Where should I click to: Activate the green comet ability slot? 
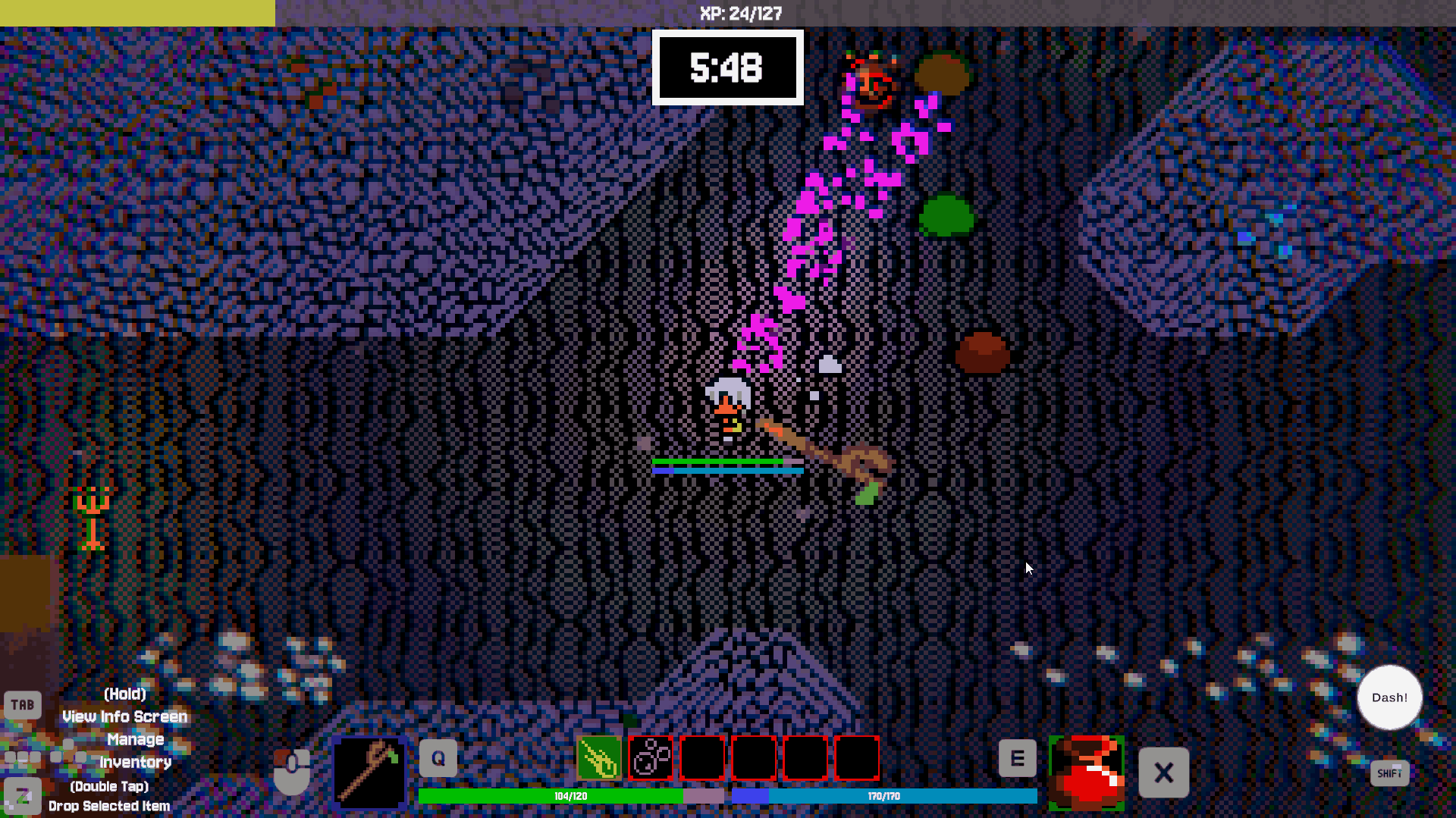598,757
